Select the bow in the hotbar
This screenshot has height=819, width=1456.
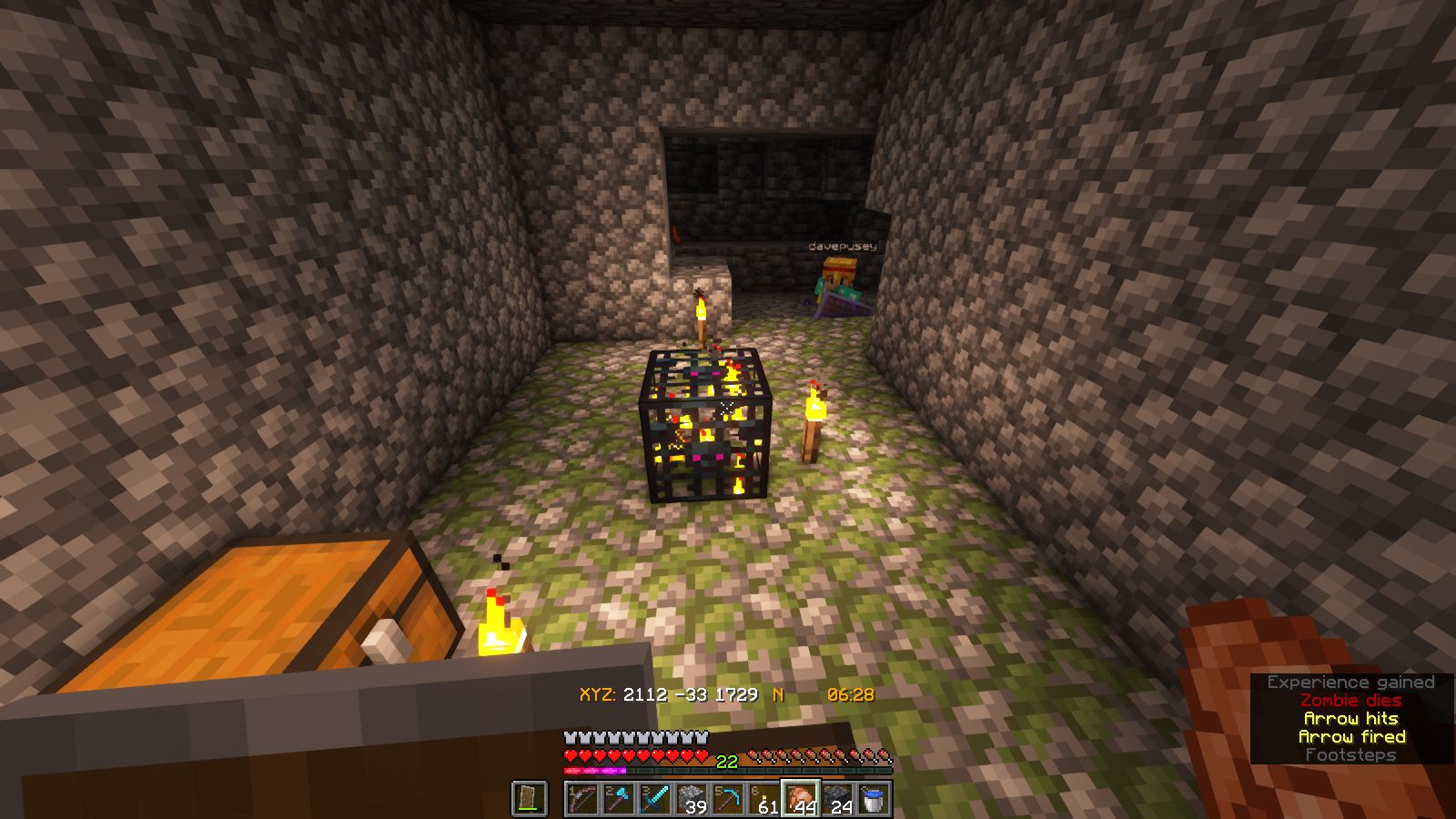click(582, 799)
